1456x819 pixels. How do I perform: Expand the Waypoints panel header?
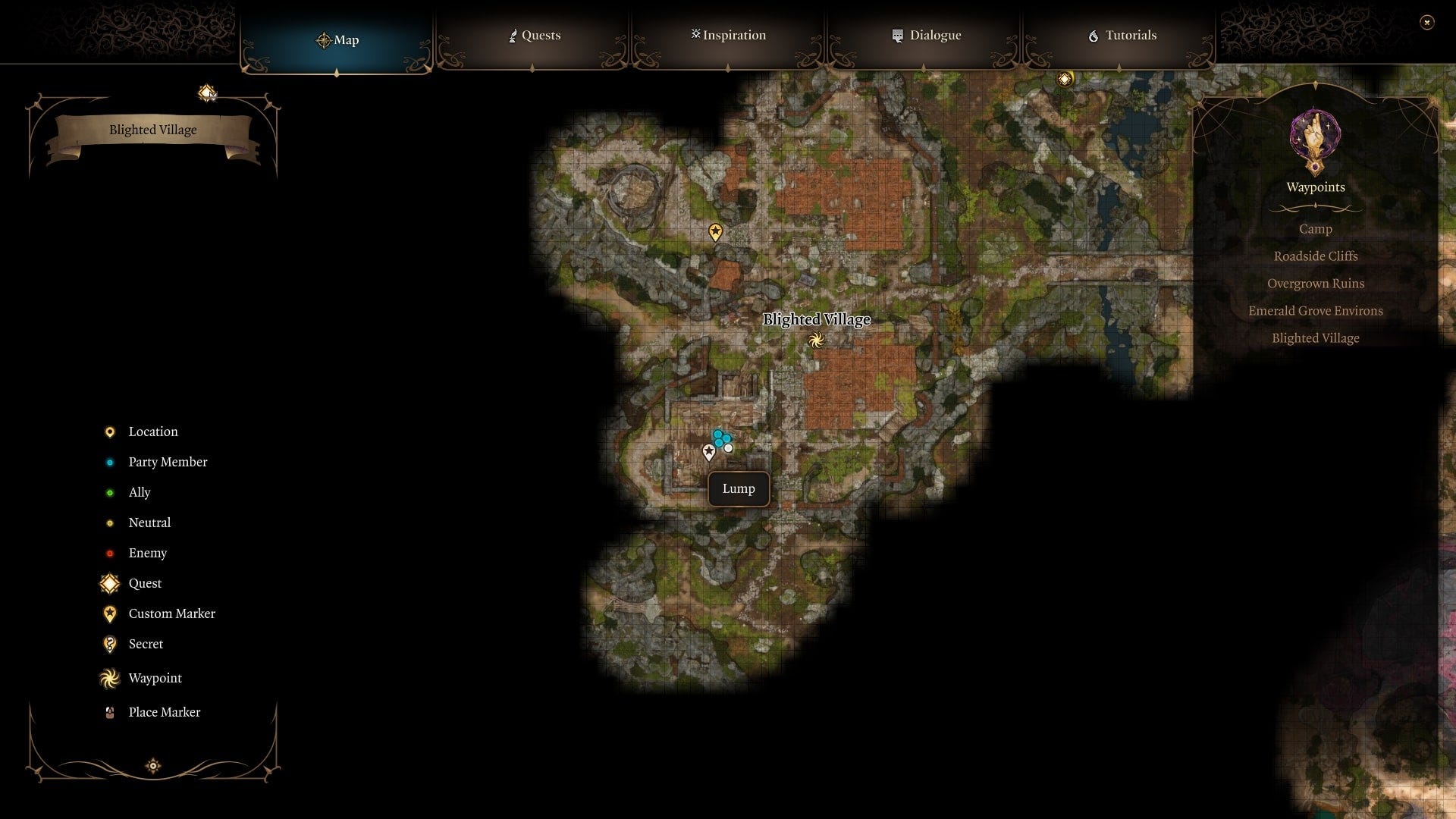(x=1316, y=187)
